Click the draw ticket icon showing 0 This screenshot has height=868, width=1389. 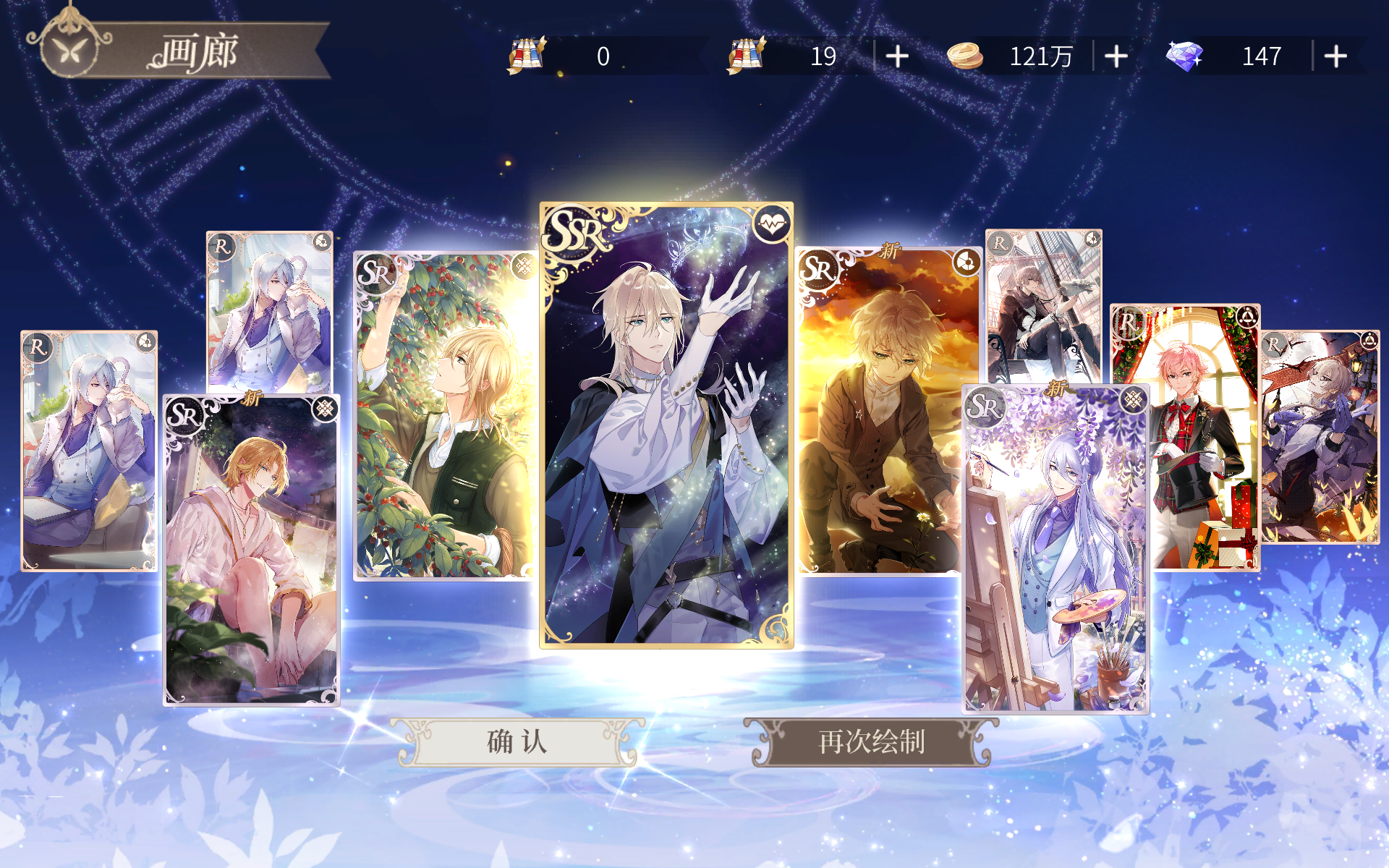pos(527,54)
